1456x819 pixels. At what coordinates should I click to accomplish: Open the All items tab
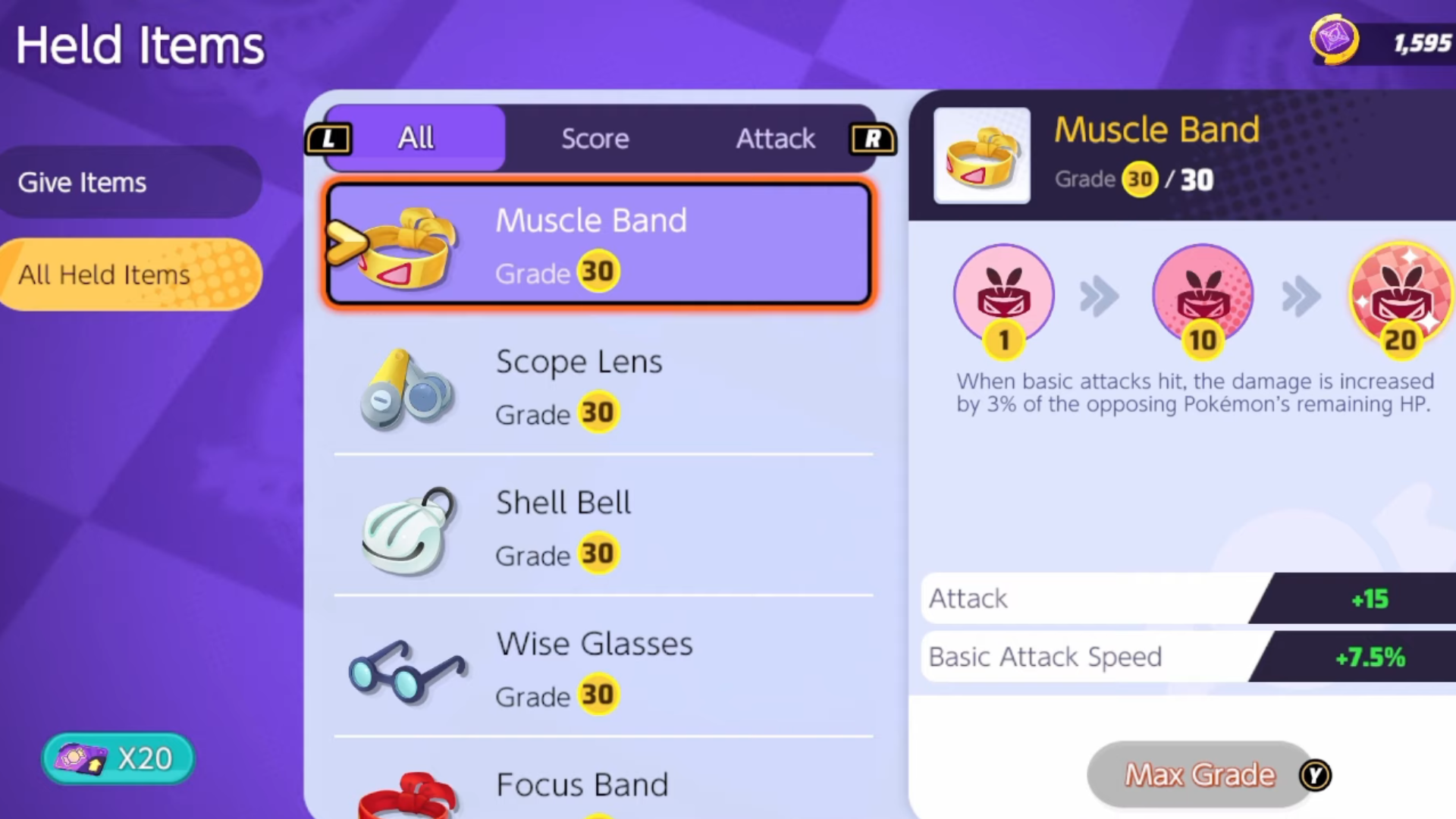point(415,138)
